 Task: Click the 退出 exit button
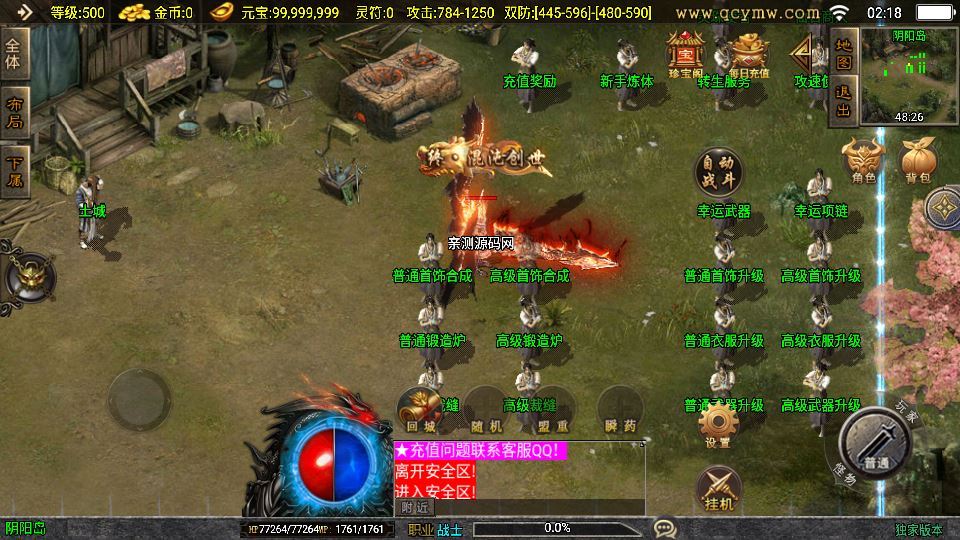point(844,101)
